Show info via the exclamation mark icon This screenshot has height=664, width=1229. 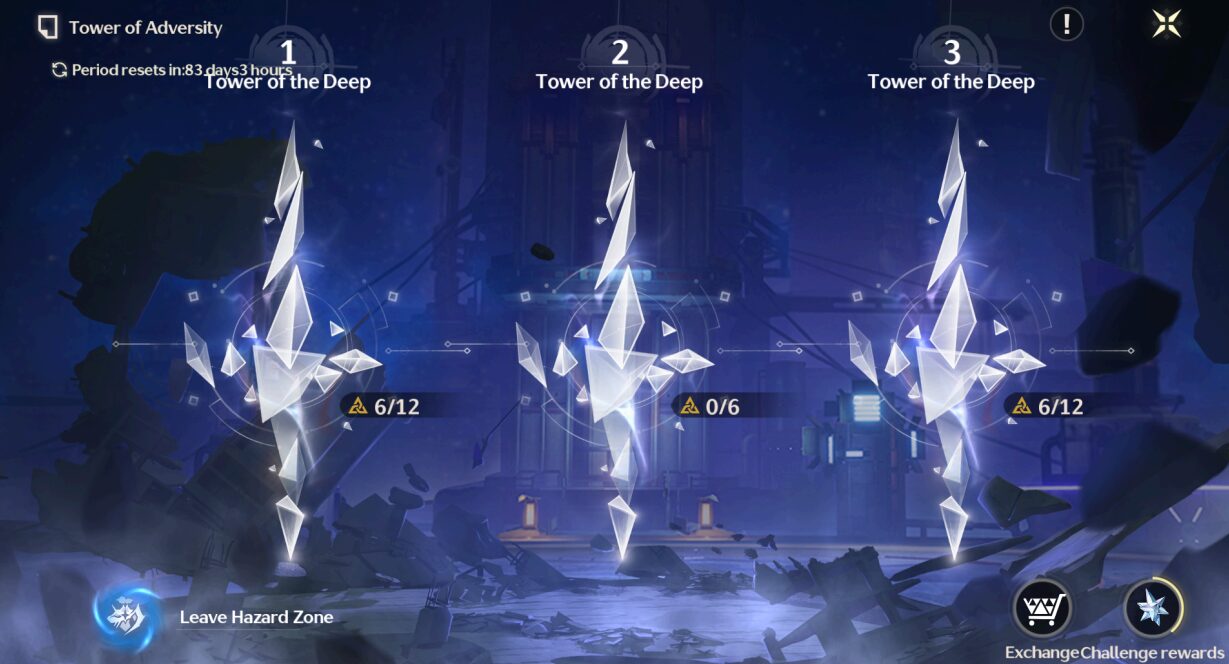pos(1067,24)
